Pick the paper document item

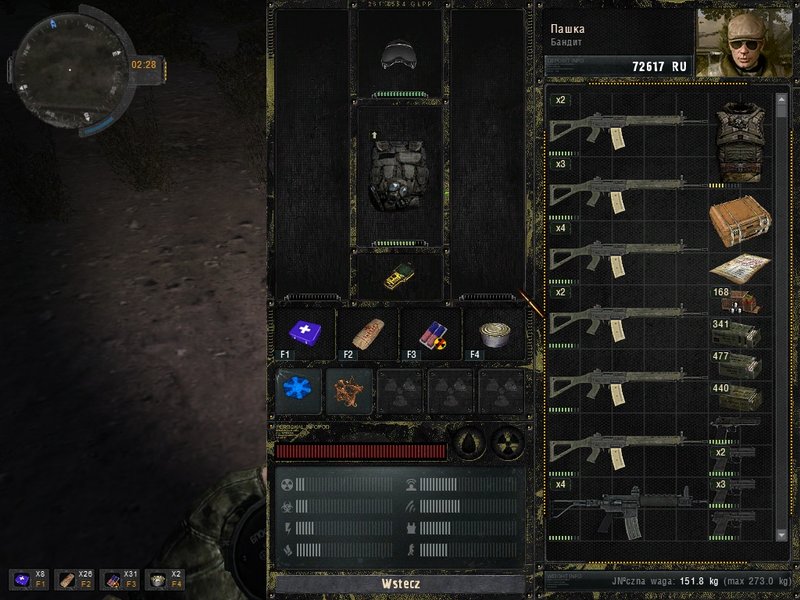click(x=740, y=268)
